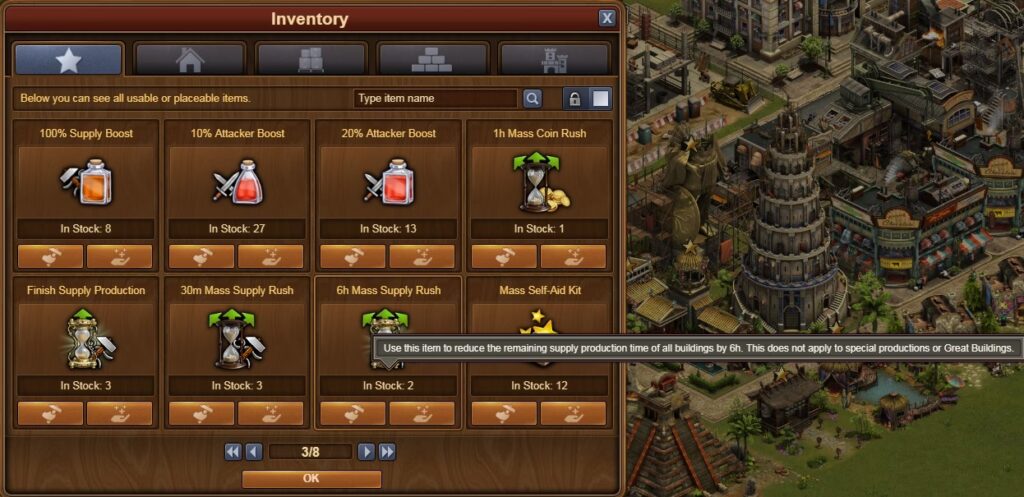Click the magnifying glass search button
This screenshot has width=1024, height=497.
pyautogui.click(x=532, y=98)
